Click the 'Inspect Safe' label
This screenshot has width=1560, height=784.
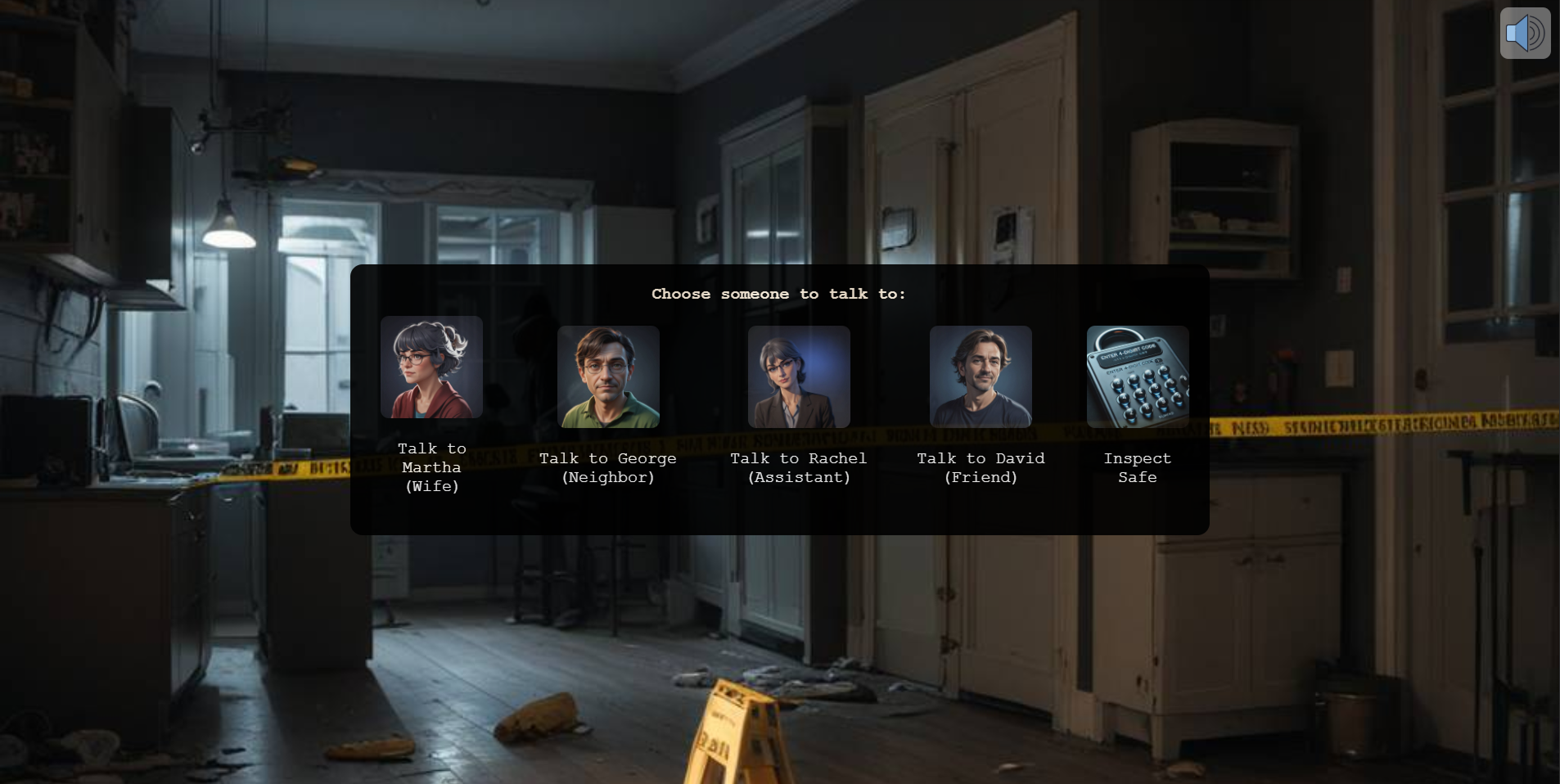click(1138, 467)
